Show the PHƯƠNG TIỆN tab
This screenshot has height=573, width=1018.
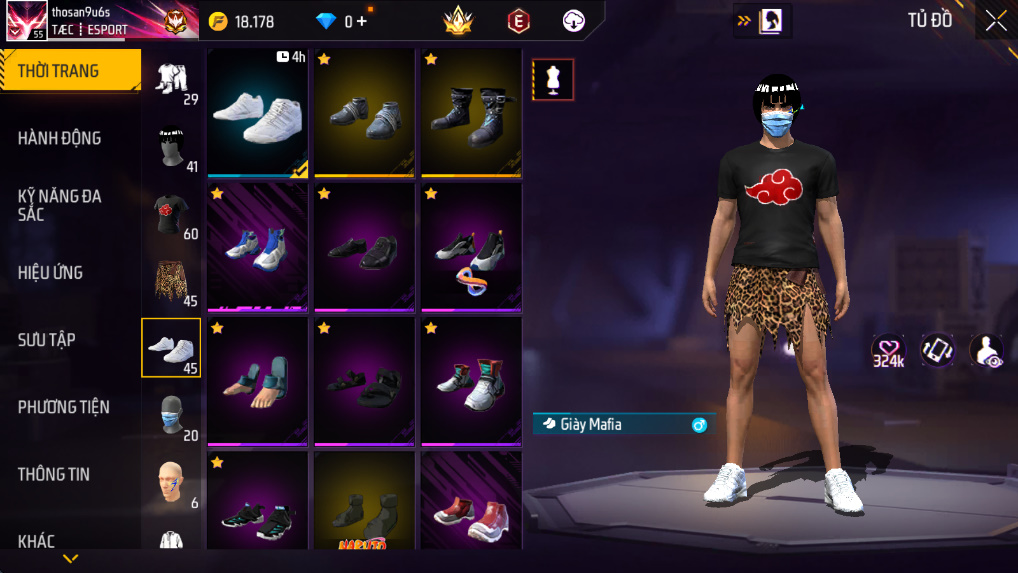pyautogui.click(x=64, y=407)
